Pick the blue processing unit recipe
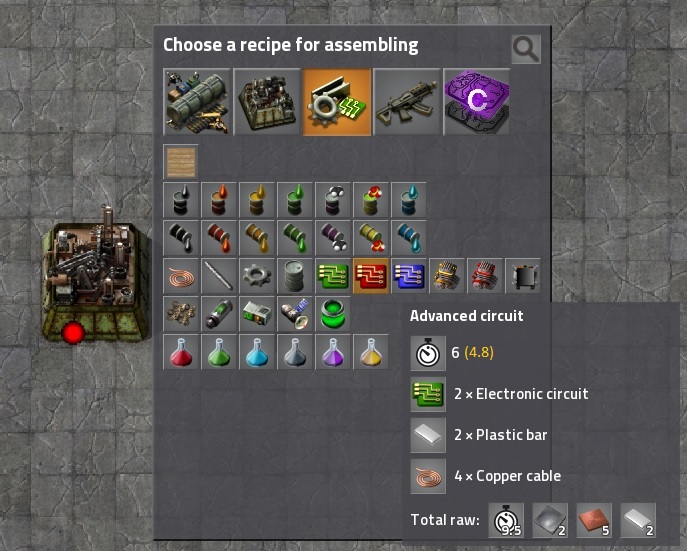The height and width of the screenshot is (551, 687). (409, 276)
